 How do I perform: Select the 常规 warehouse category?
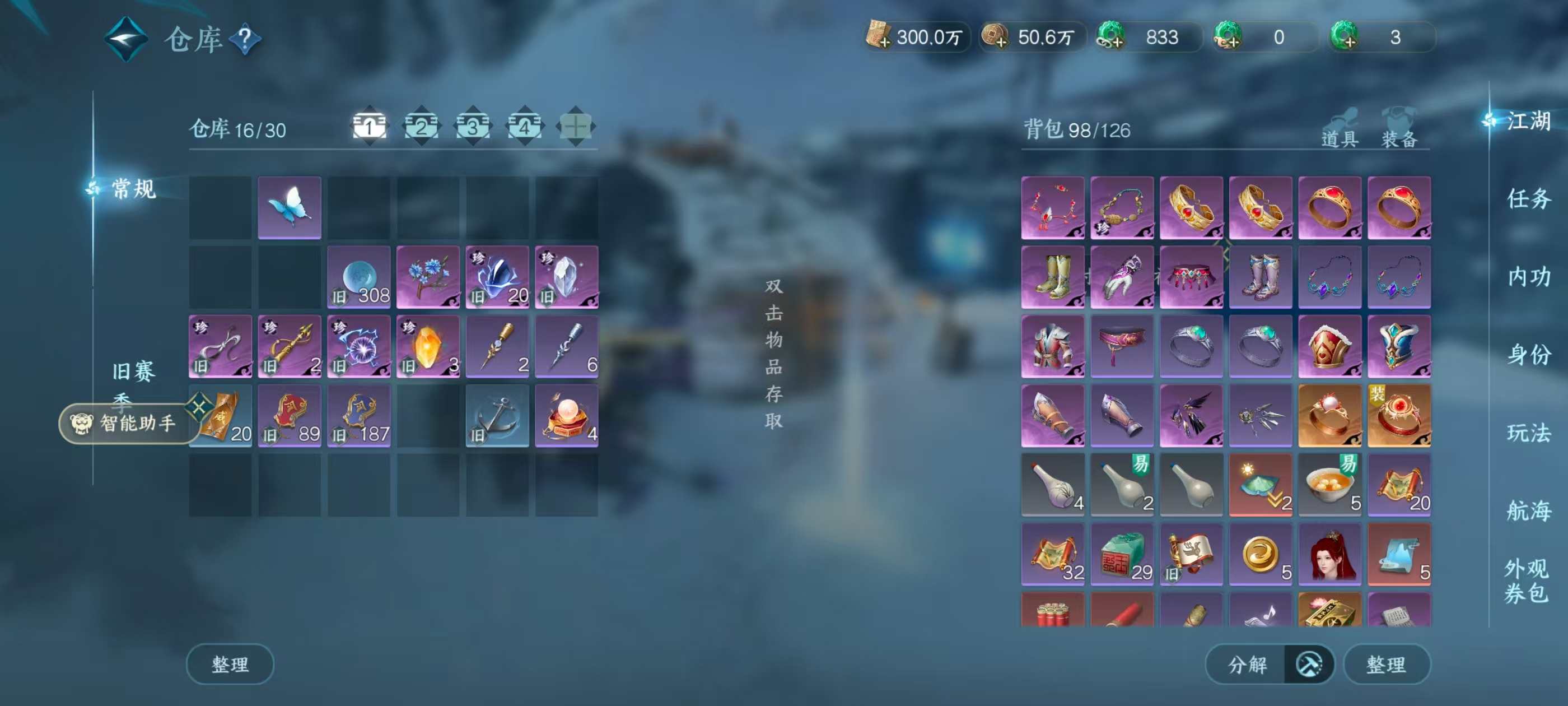pos(133,189)
